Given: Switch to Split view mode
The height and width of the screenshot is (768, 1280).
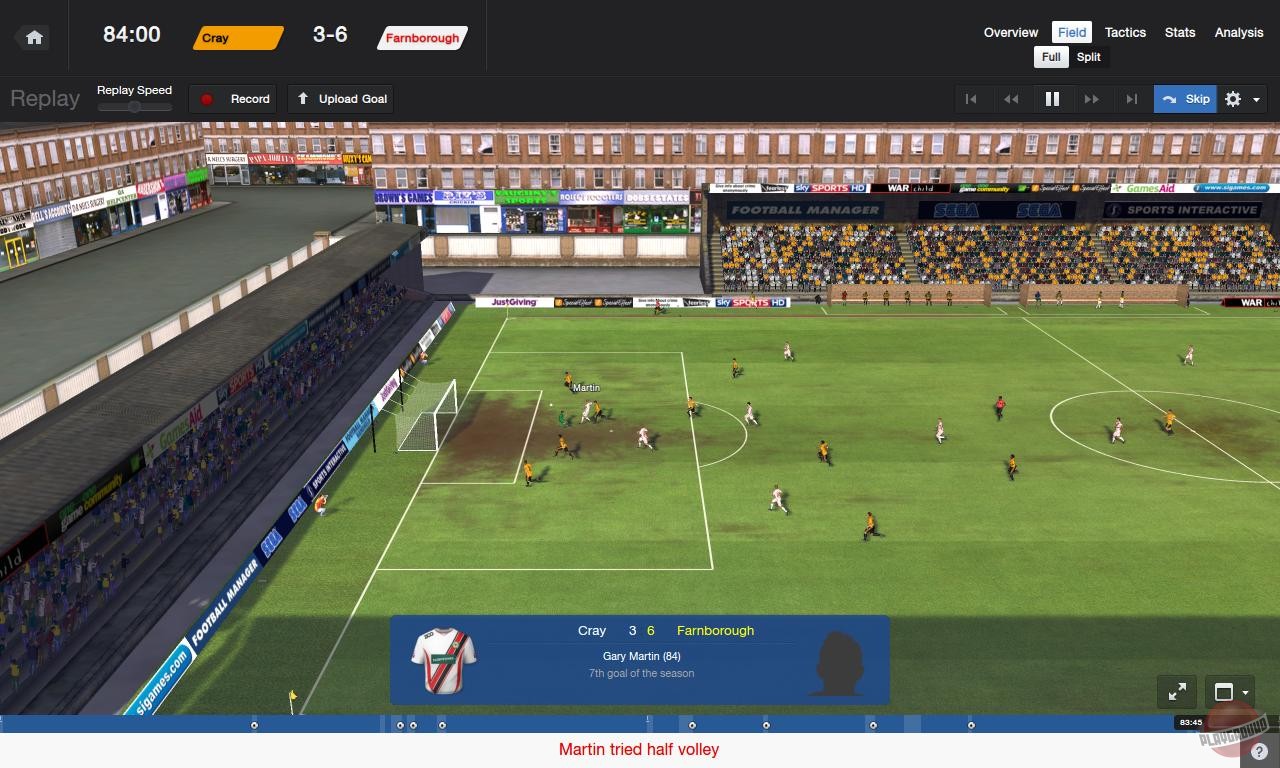Looking at the screenshot, I should tap(1088, 57).
